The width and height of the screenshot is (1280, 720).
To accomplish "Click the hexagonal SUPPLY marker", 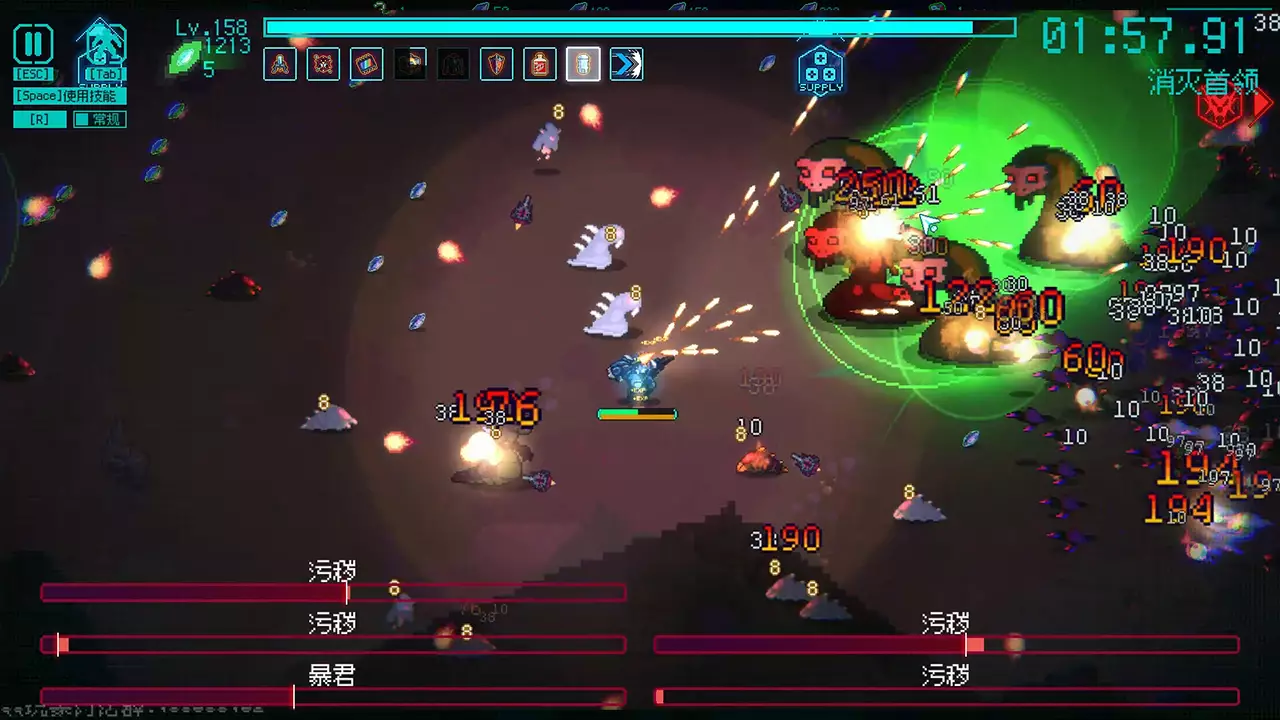I will coord(820,69).
